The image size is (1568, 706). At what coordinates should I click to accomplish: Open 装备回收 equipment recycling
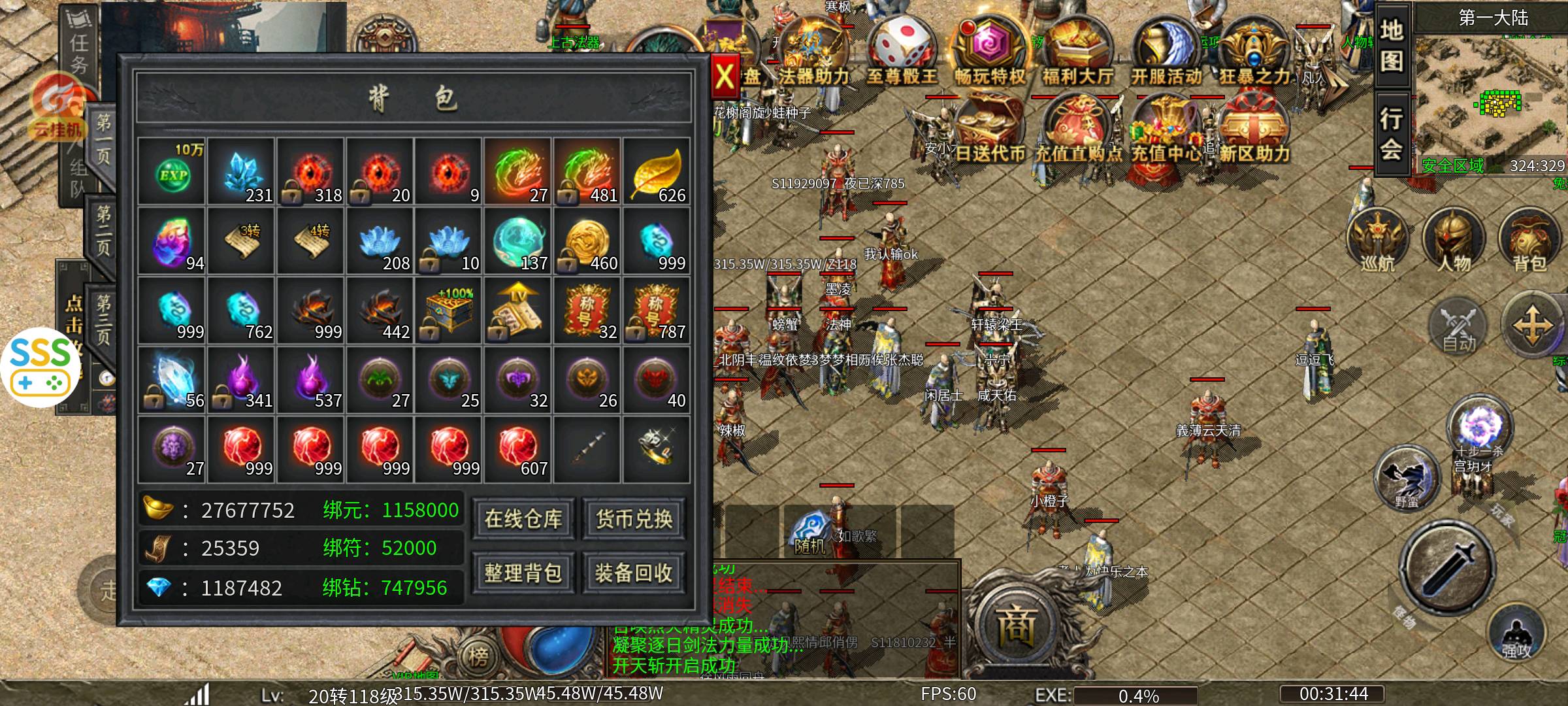[634, 573]
